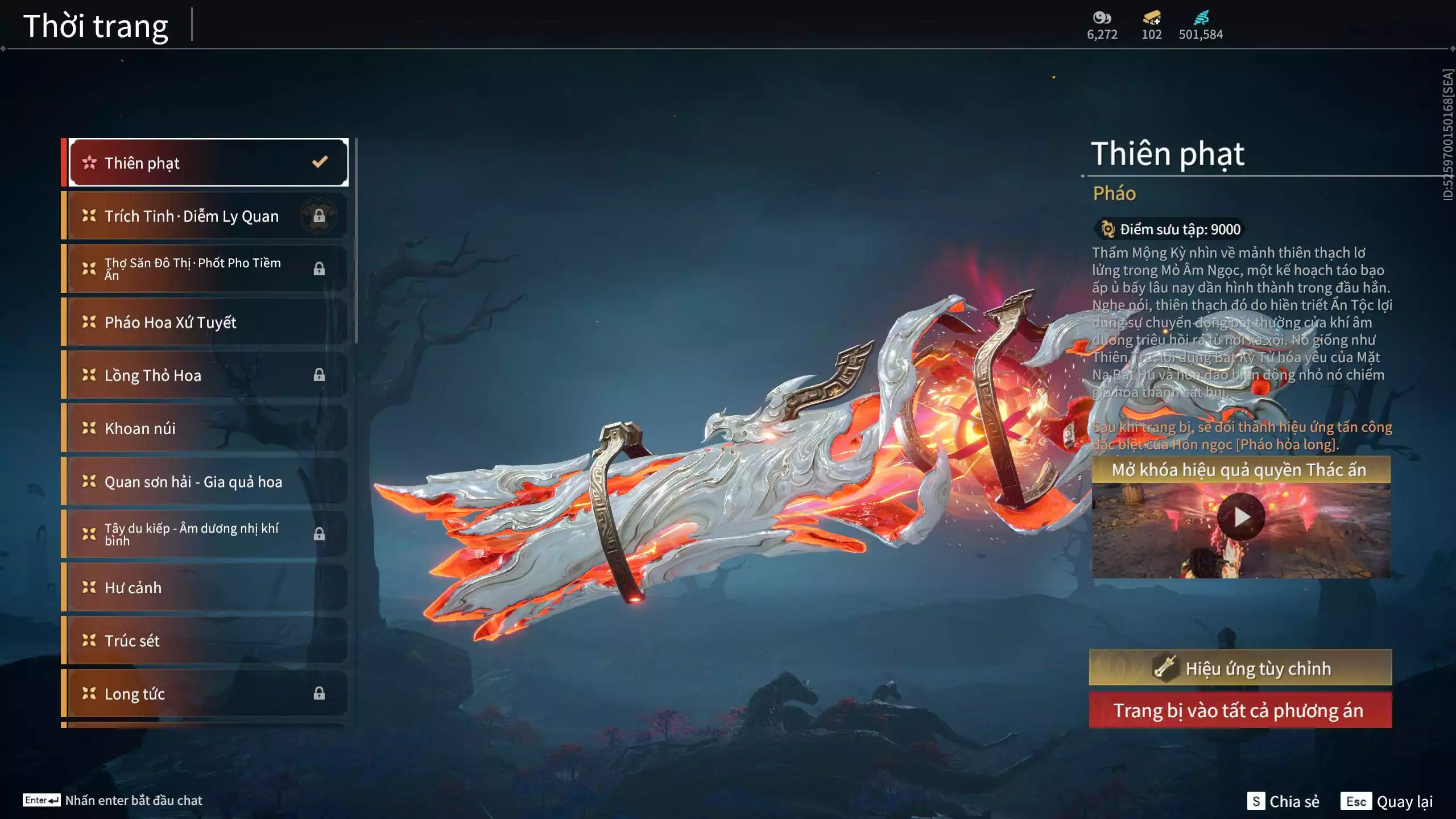
Task: Select Quan sơn hải - Gia quả hoa
Action: [208, 481]
